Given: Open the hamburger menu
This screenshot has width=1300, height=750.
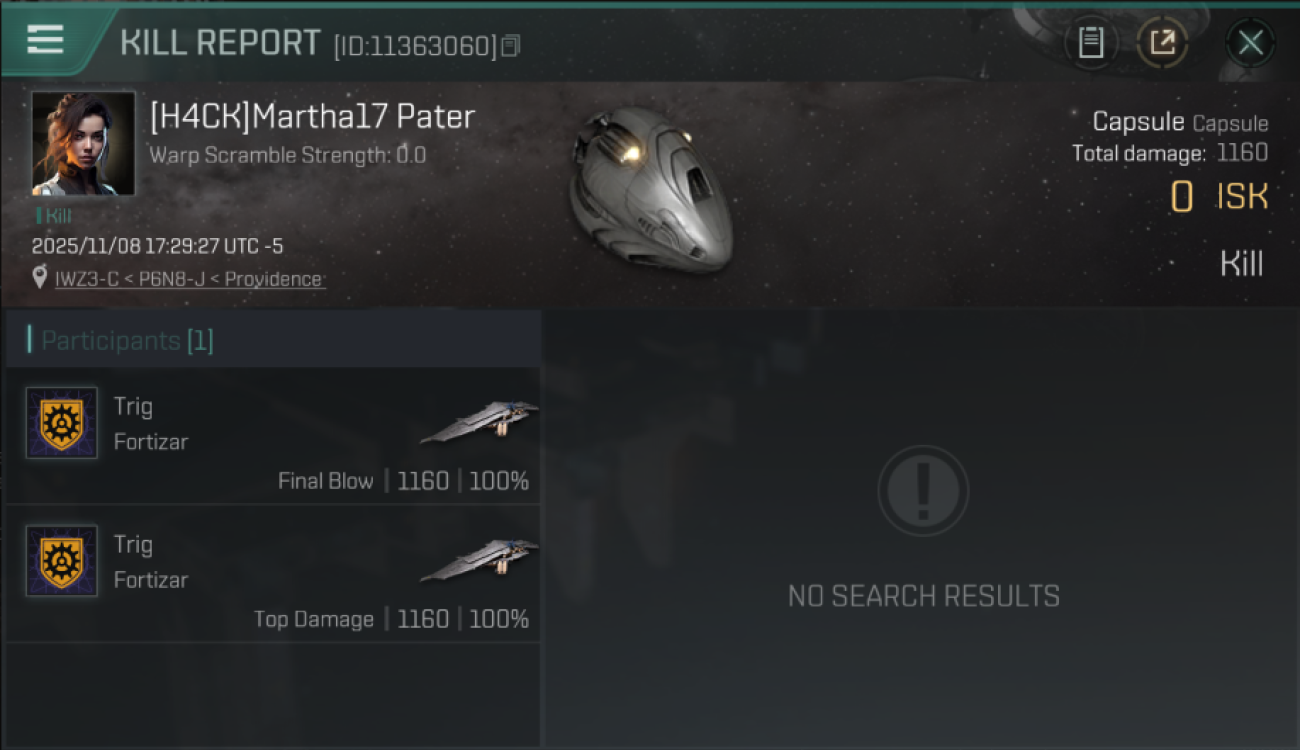Looking at the screenshot, I should (42, 40).
